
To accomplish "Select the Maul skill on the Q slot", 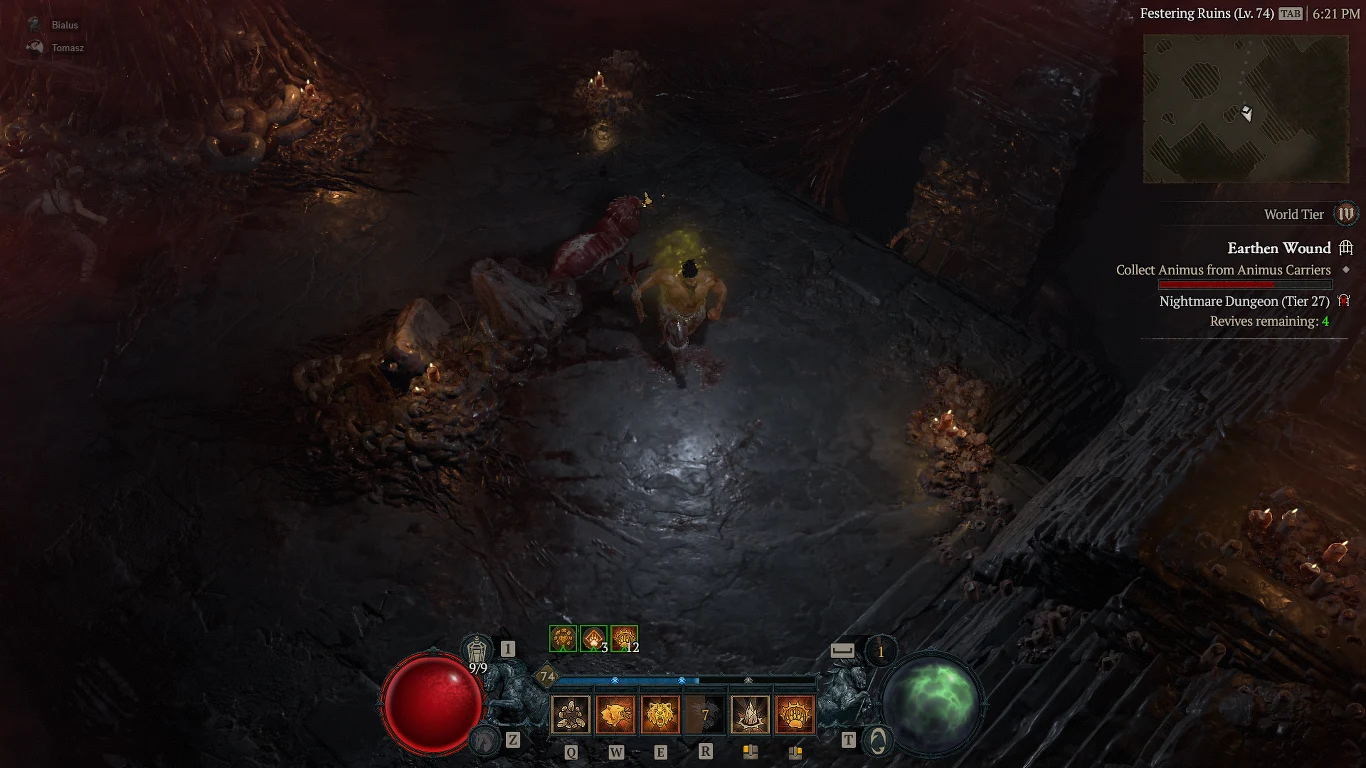I will [571, 712].
